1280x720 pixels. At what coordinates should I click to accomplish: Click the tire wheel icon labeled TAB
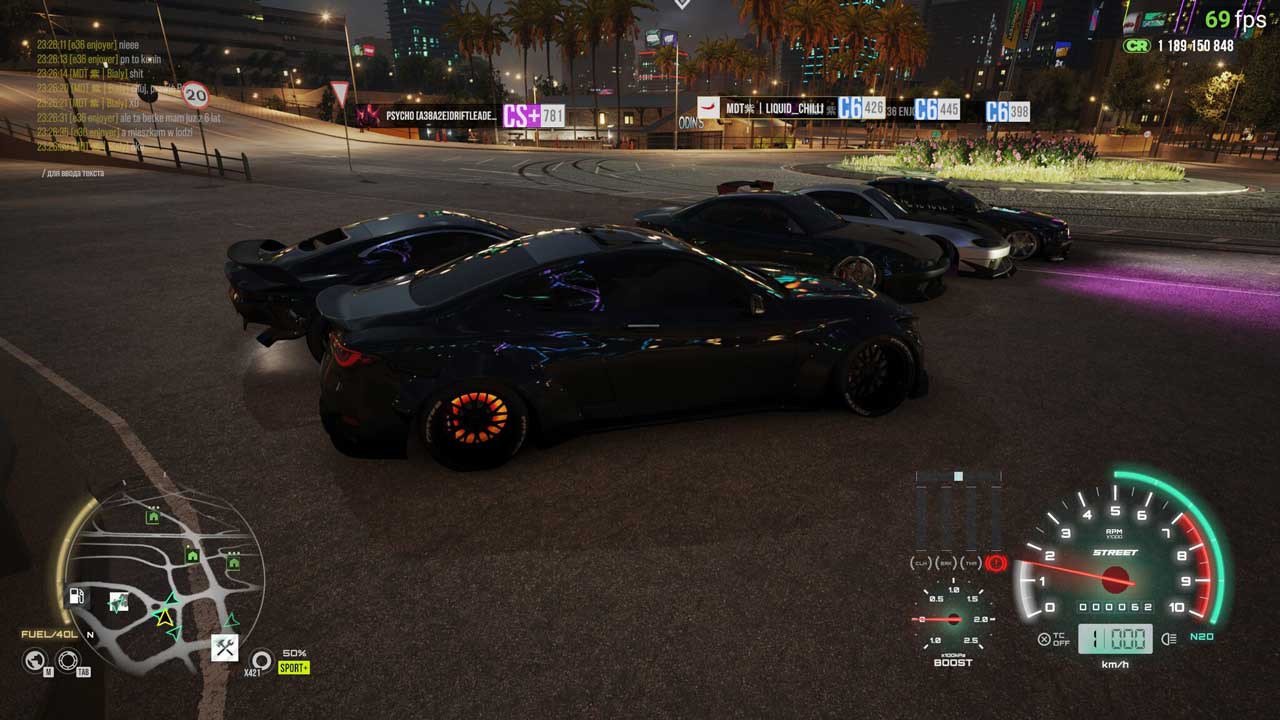(68, 660)
